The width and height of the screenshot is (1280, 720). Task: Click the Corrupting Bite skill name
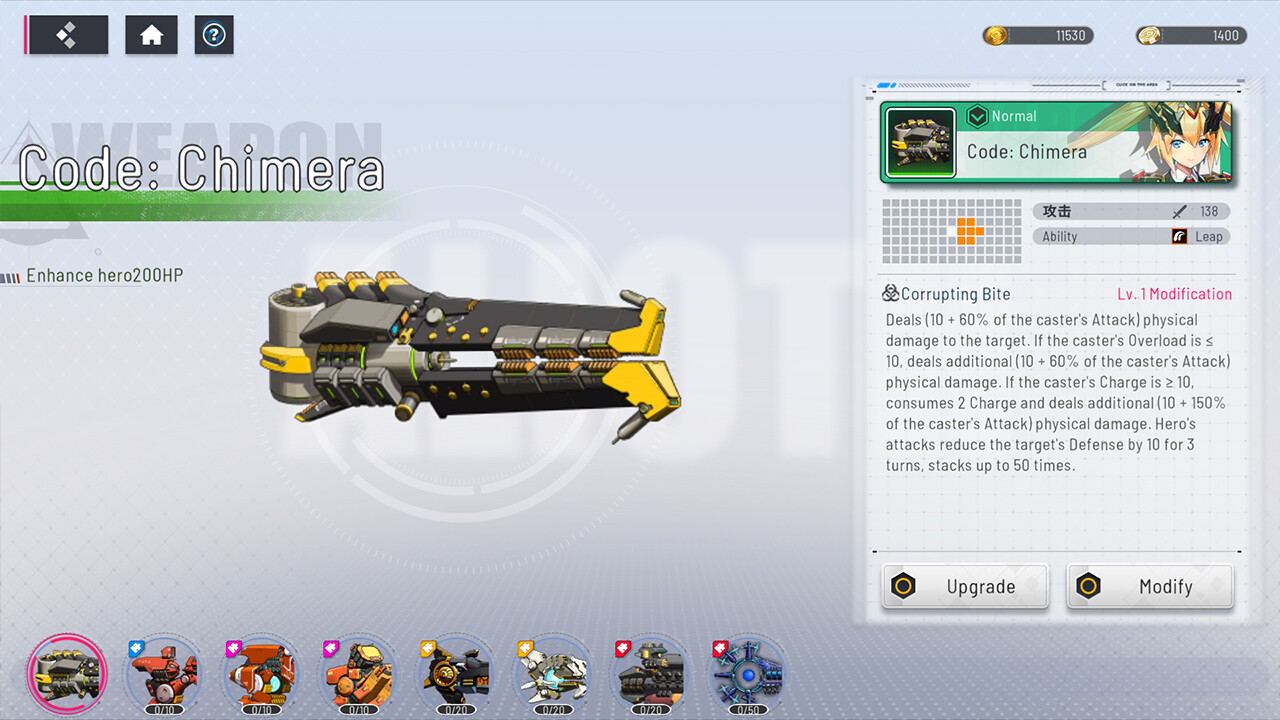tap(953, 294)
